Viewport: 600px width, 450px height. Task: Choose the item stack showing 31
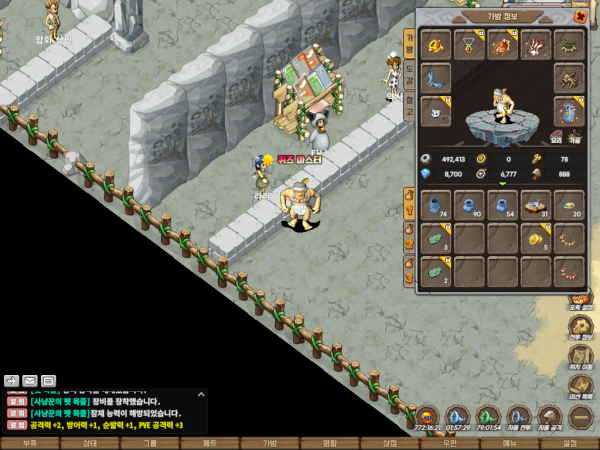point(536,205)
